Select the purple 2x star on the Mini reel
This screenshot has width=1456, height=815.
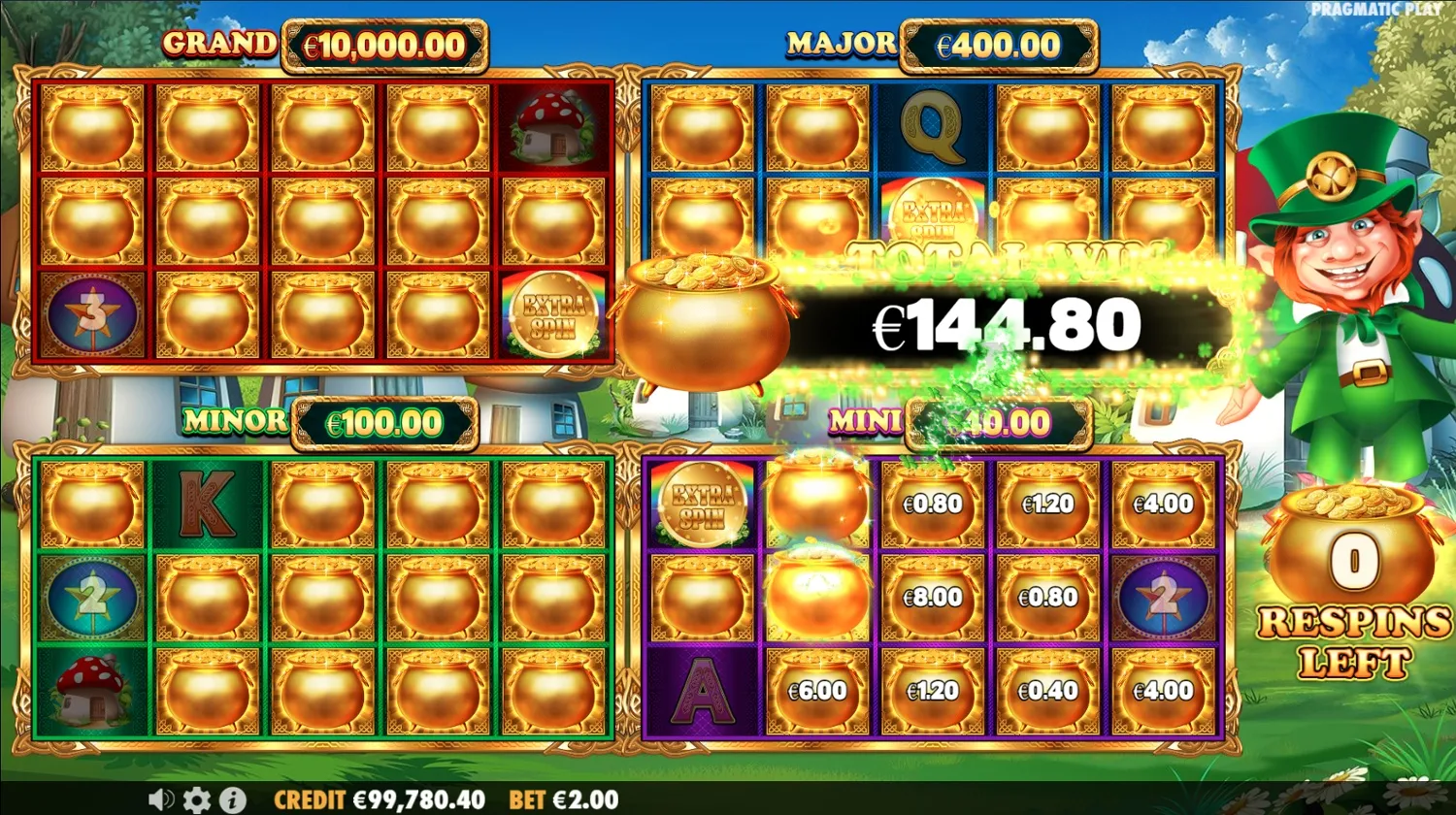(1164, 598)
